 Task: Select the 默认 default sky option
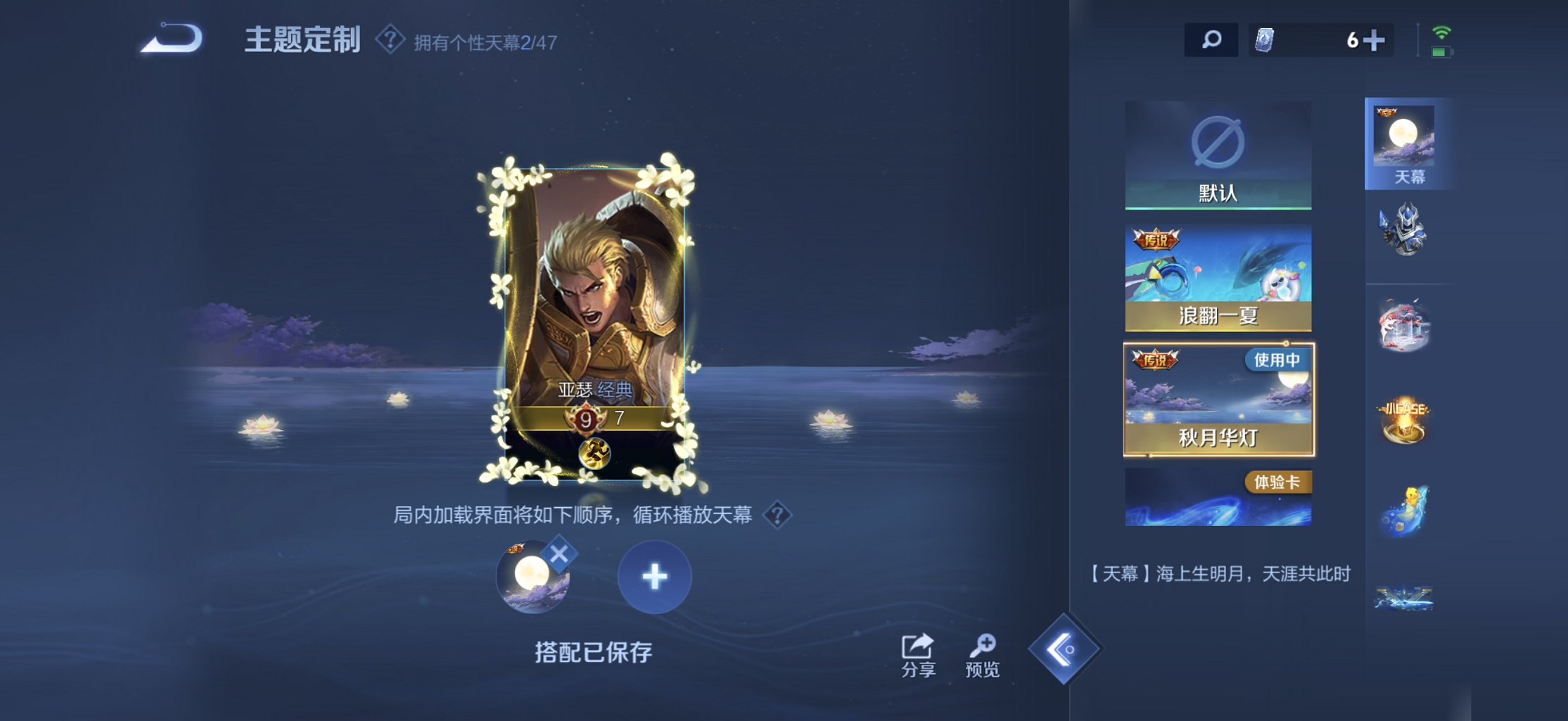point(1218,155)
